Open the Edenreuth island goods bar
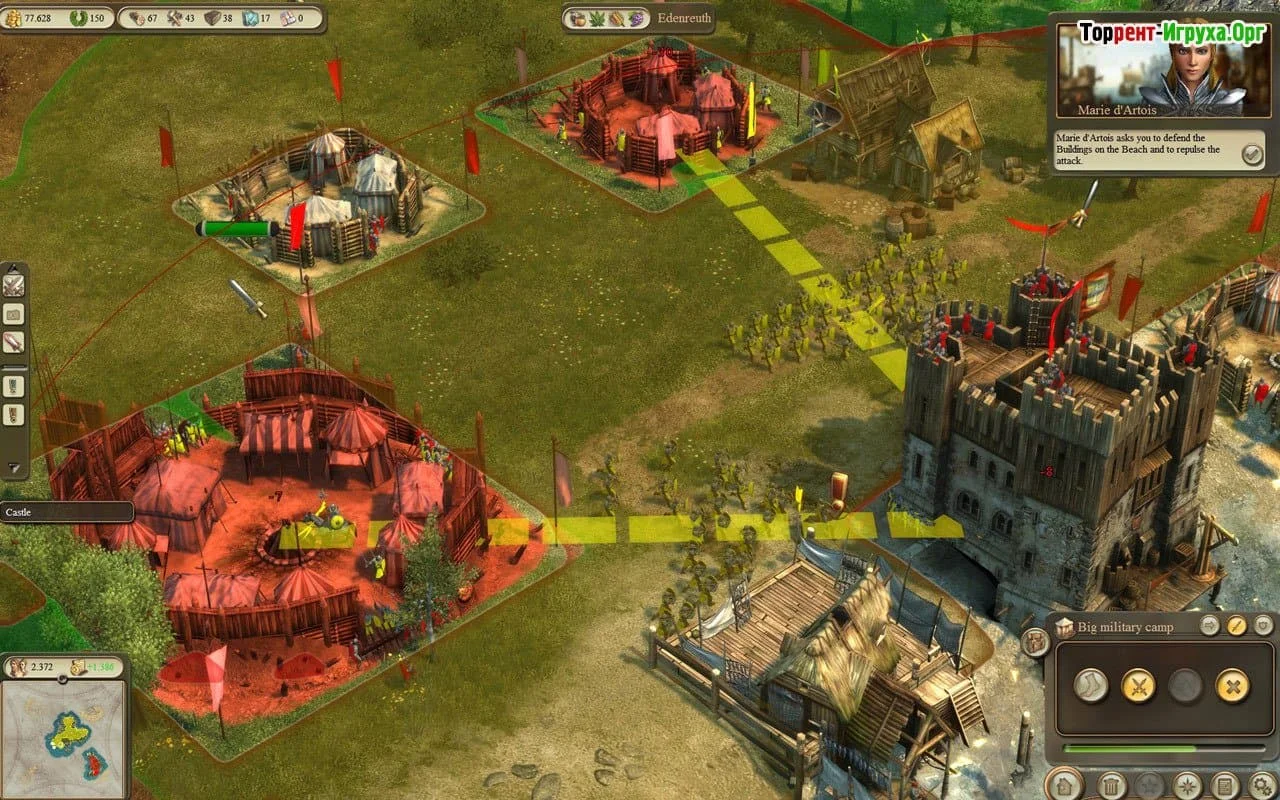Screen dimensions: 1280x800 (635, 18)
